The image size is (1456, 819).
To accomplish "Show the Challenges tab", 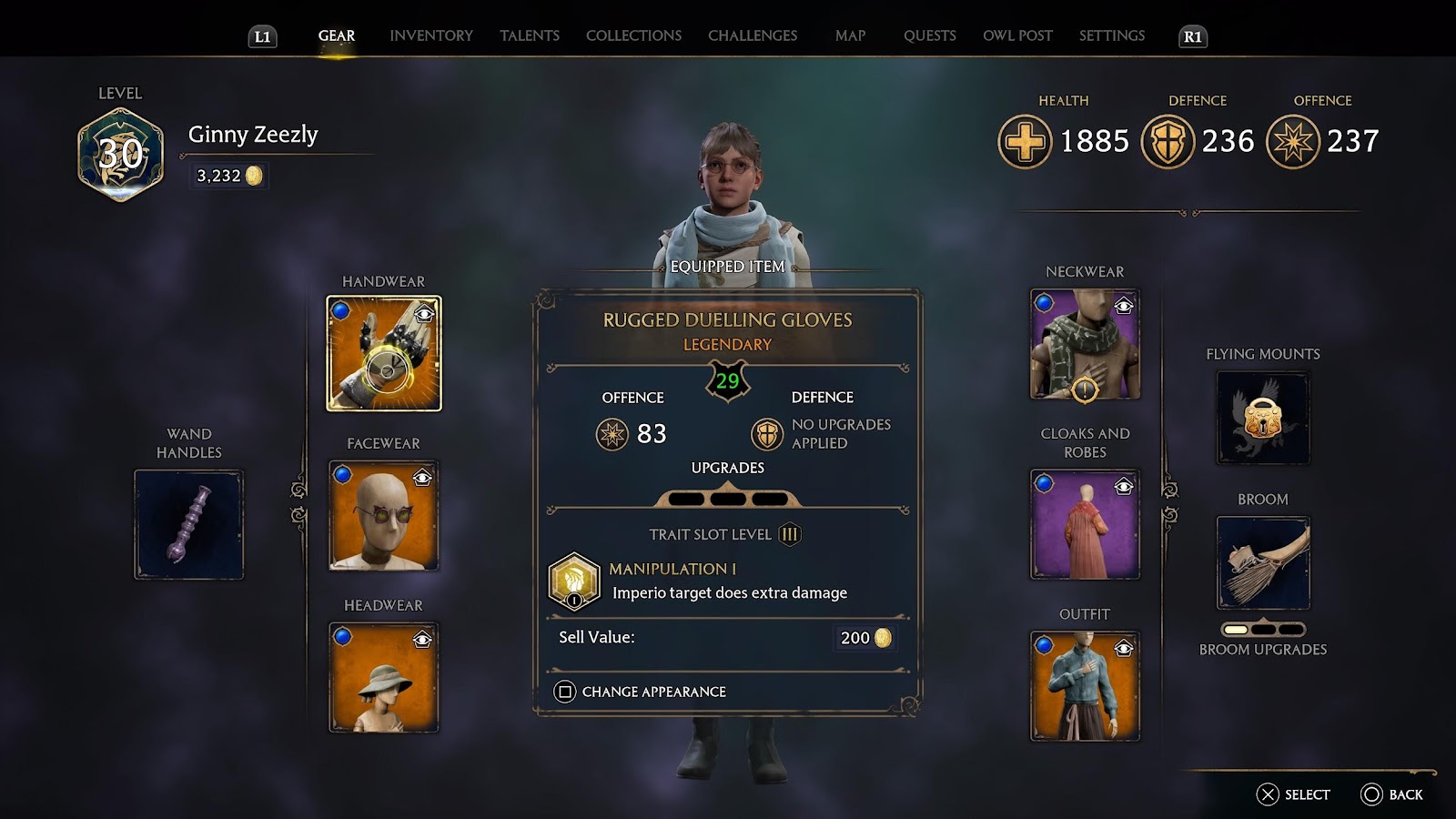I will point(753,35).
